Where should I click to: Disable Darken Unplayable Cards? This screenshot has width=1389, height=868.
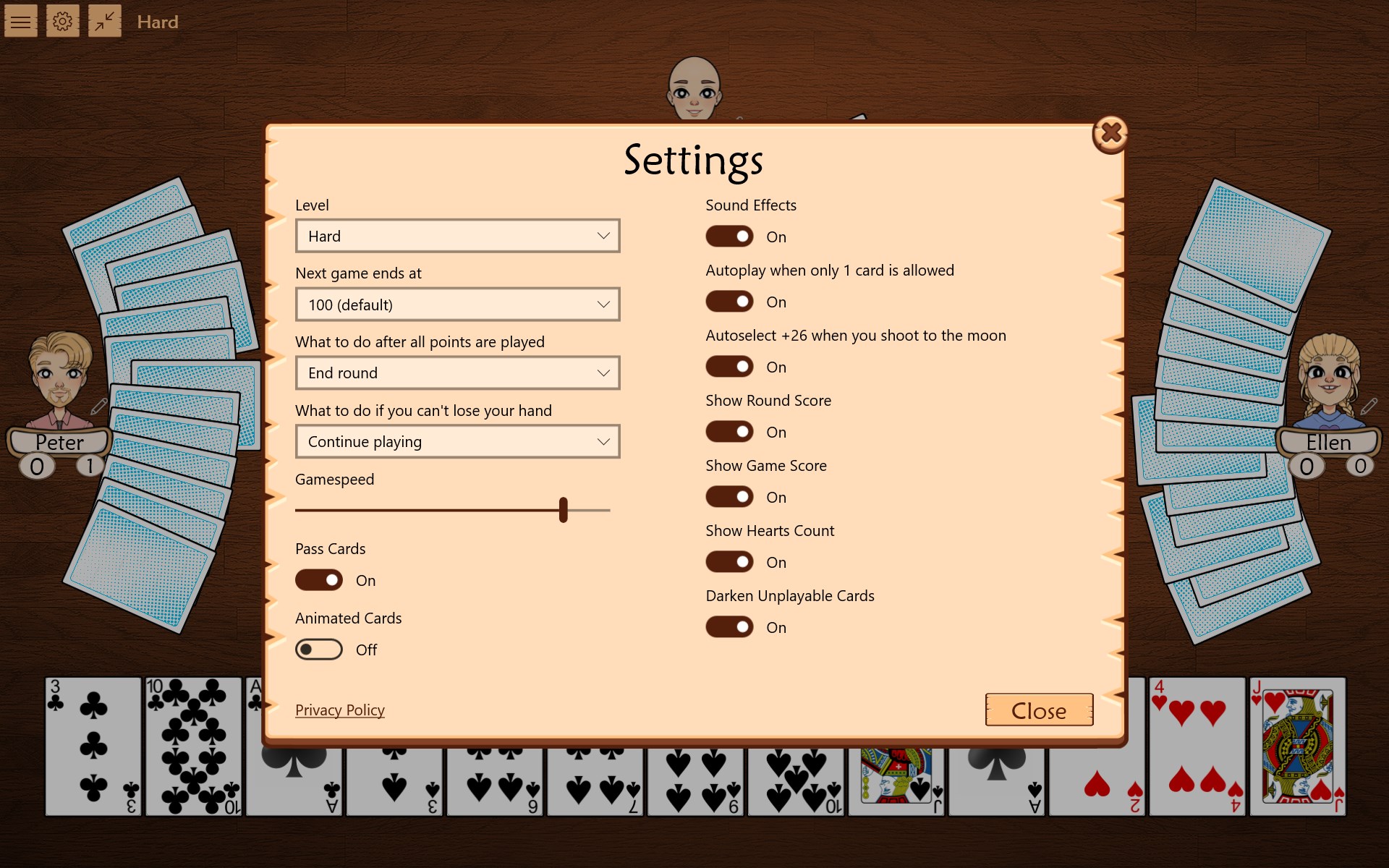pos(729,626)
